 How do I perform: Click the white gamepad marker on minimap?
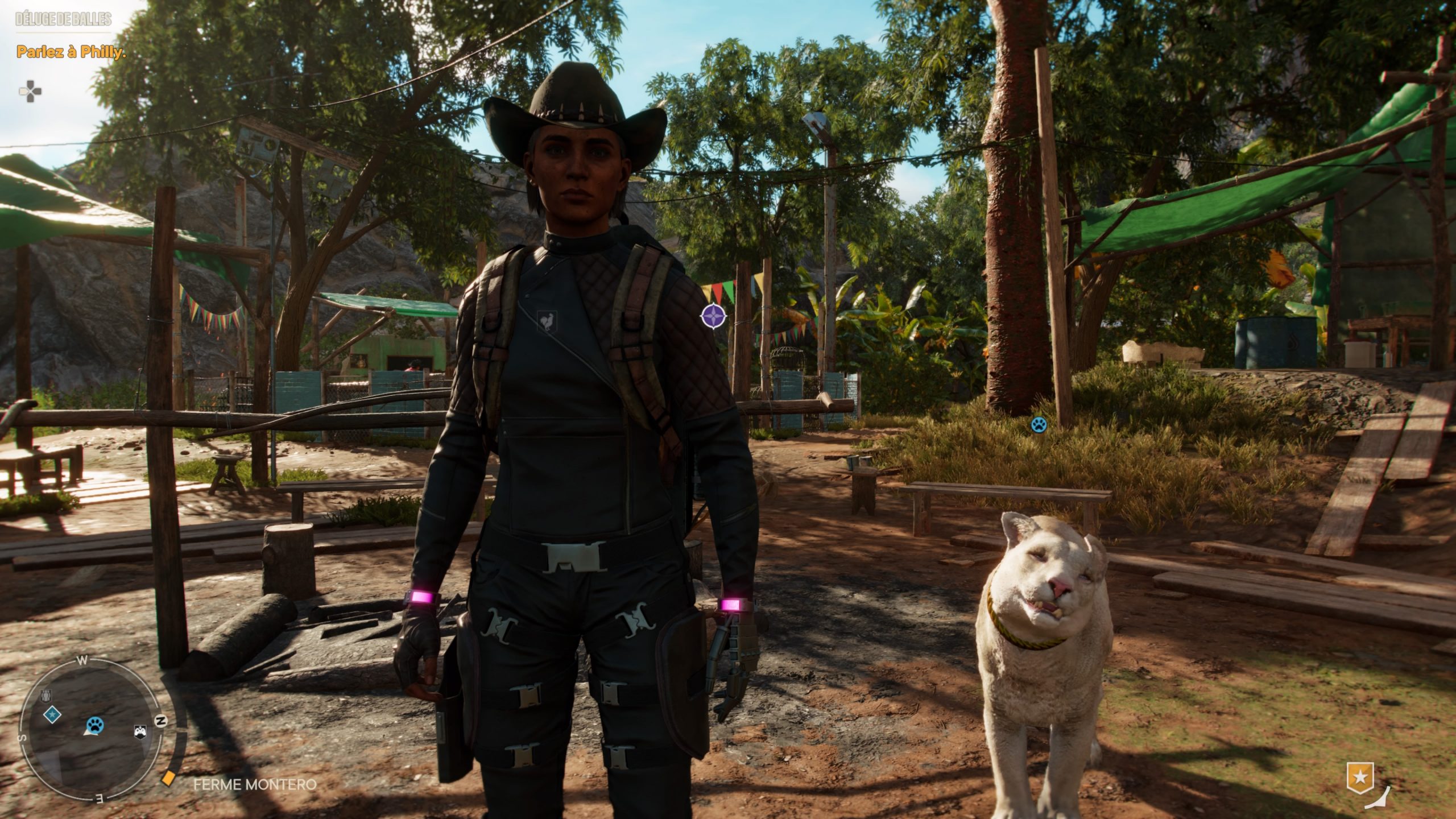pos(140,731)
